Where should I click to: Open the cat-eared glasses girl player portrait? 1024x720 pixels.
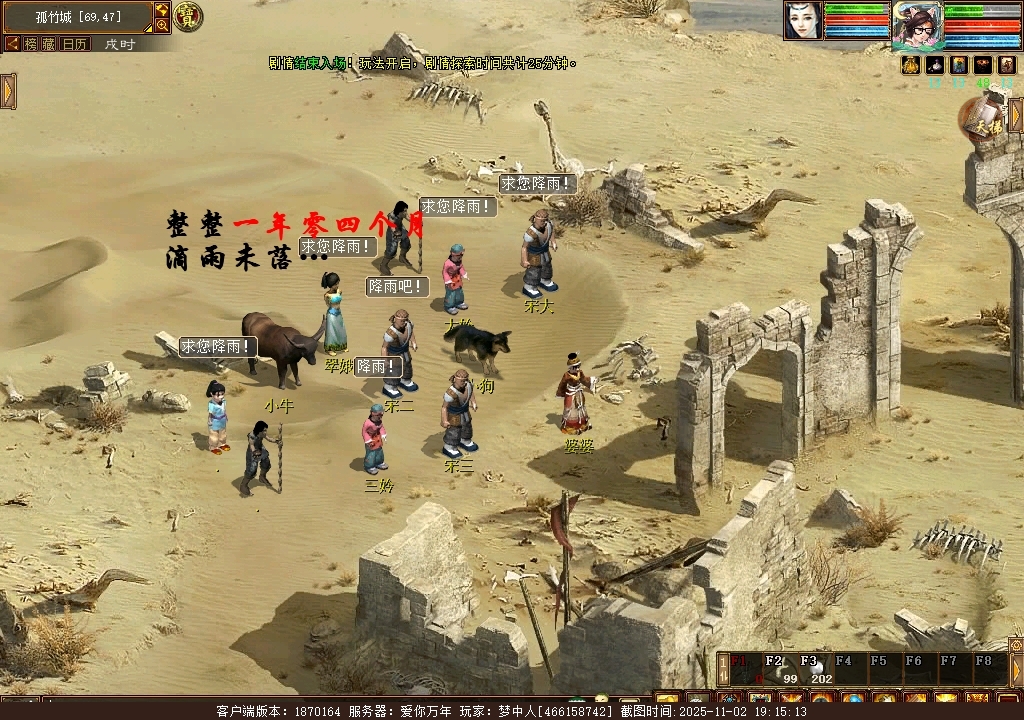pyautogui.click(x=917, y=24)
